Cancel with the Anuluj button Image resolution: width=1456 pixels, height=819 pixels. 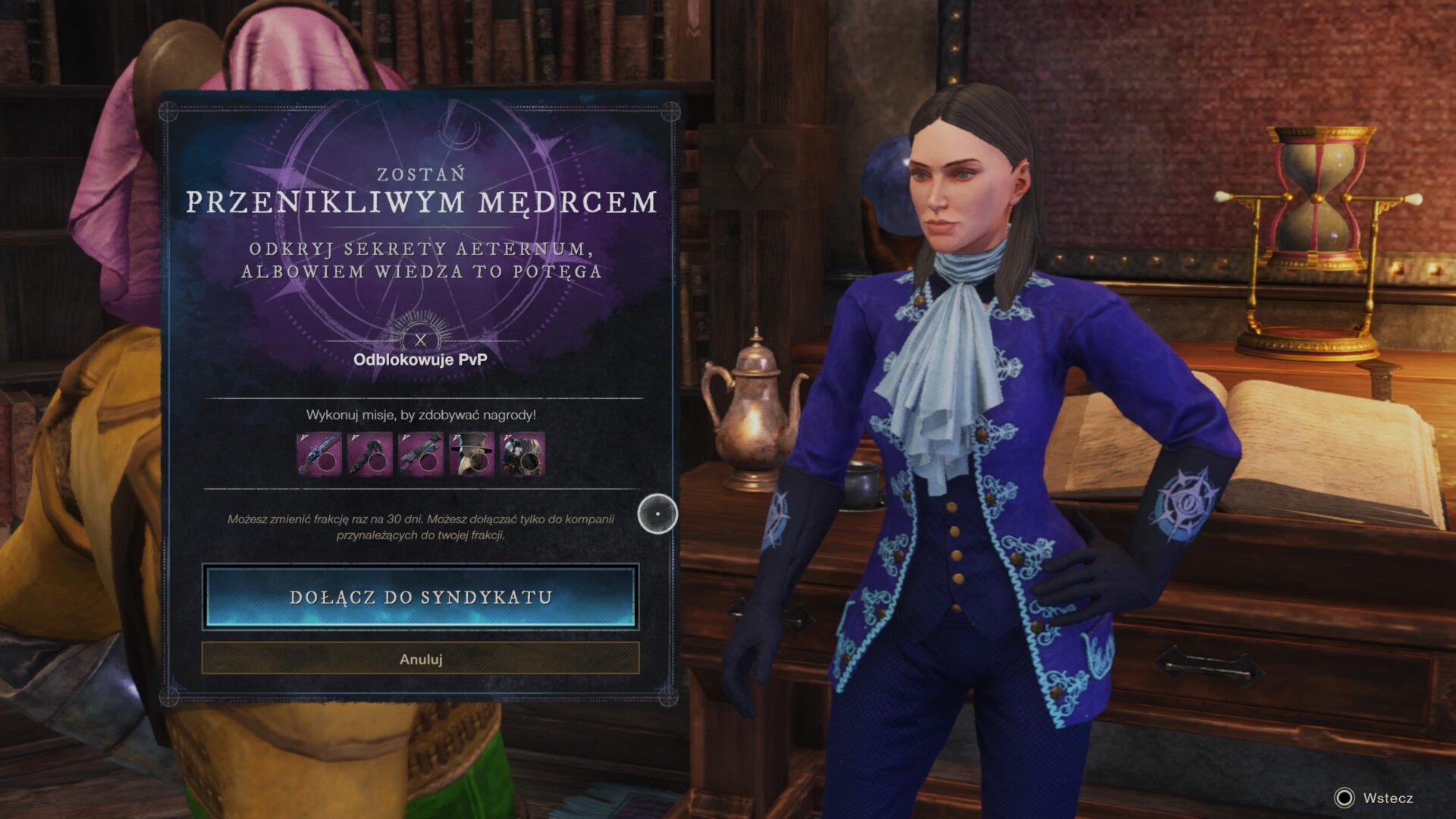420,659
